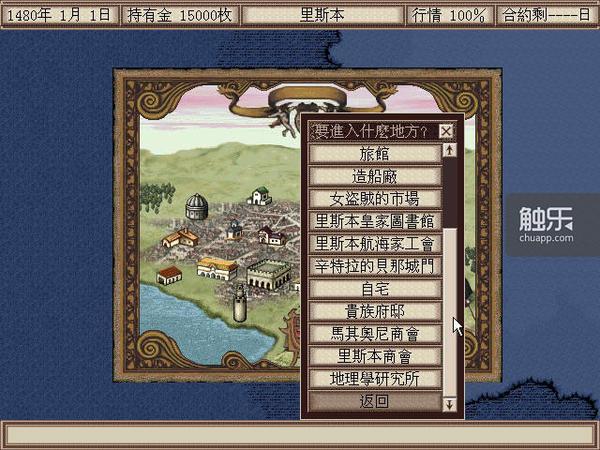
Task: Enter the 旅館 inn
Action: point(374,154)
